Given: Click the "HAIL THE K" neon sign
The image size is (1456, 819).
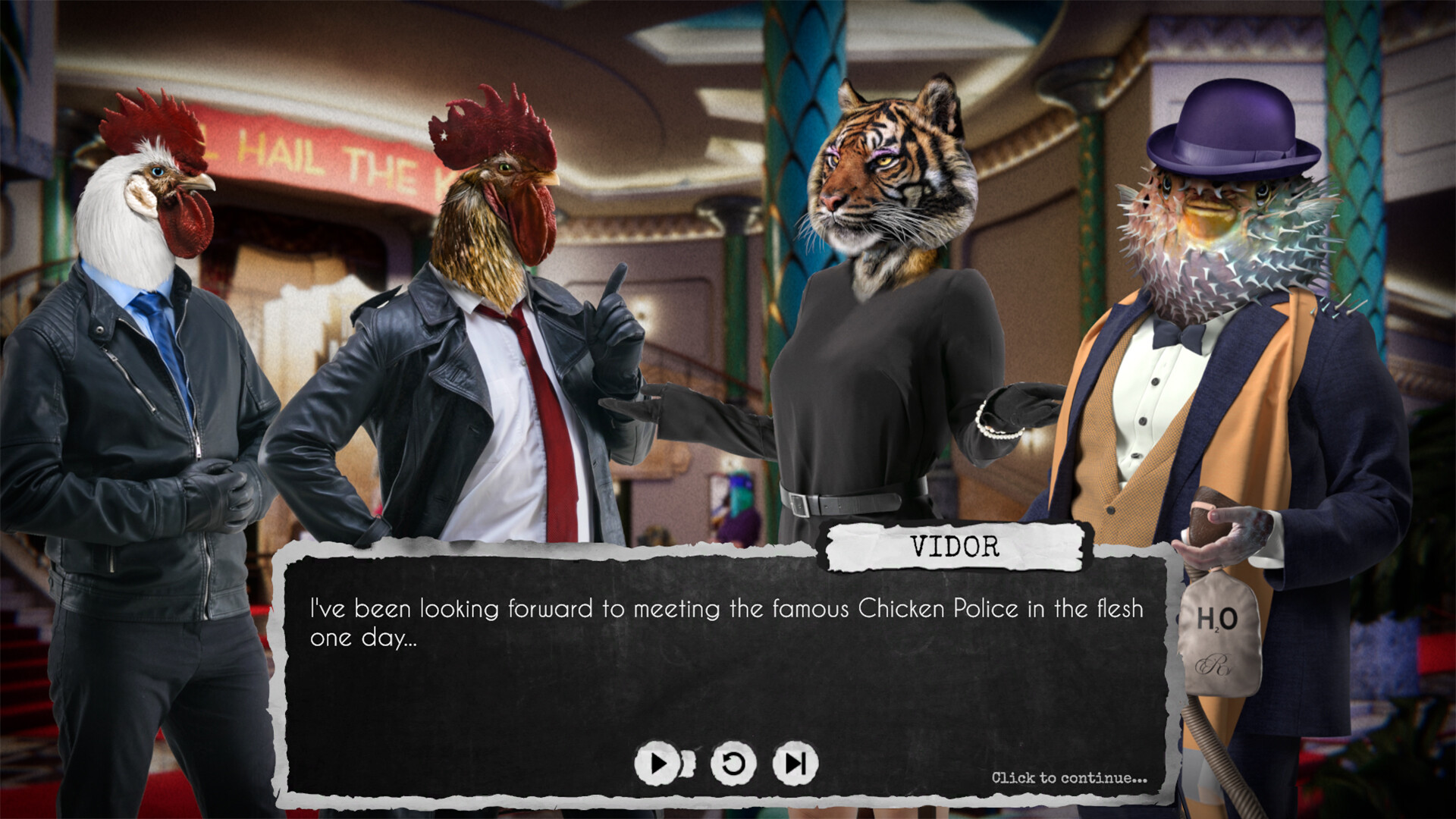Looking at the screenshot, I should coord(318,152).
